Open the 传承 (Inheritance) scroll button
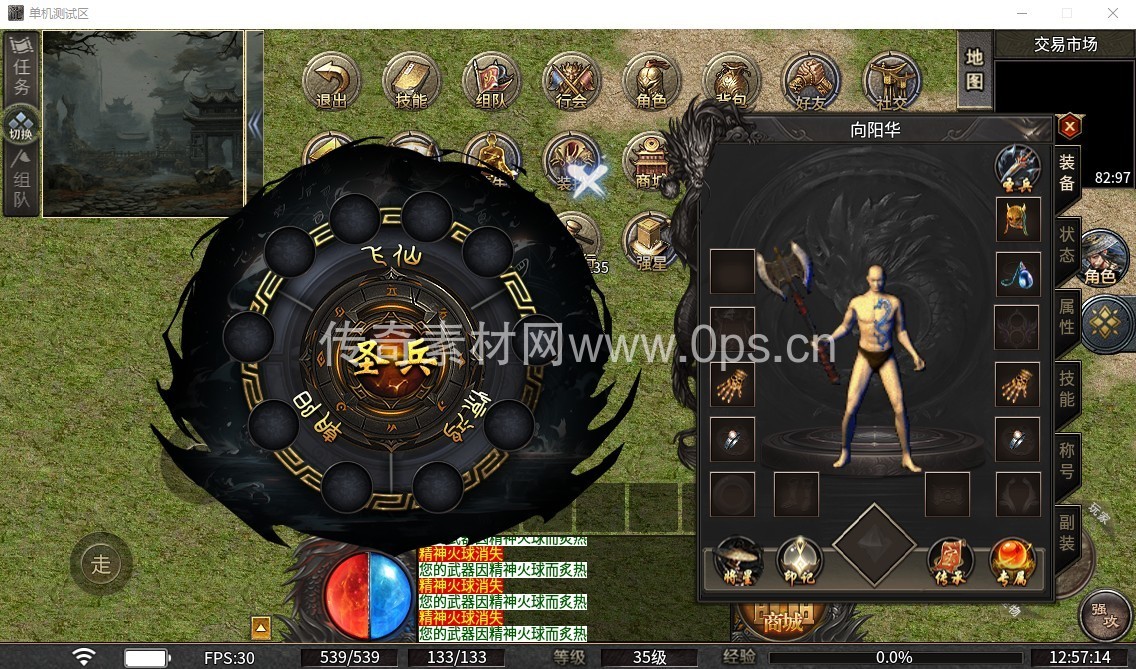1136x669 pixels. click(951, 562)
